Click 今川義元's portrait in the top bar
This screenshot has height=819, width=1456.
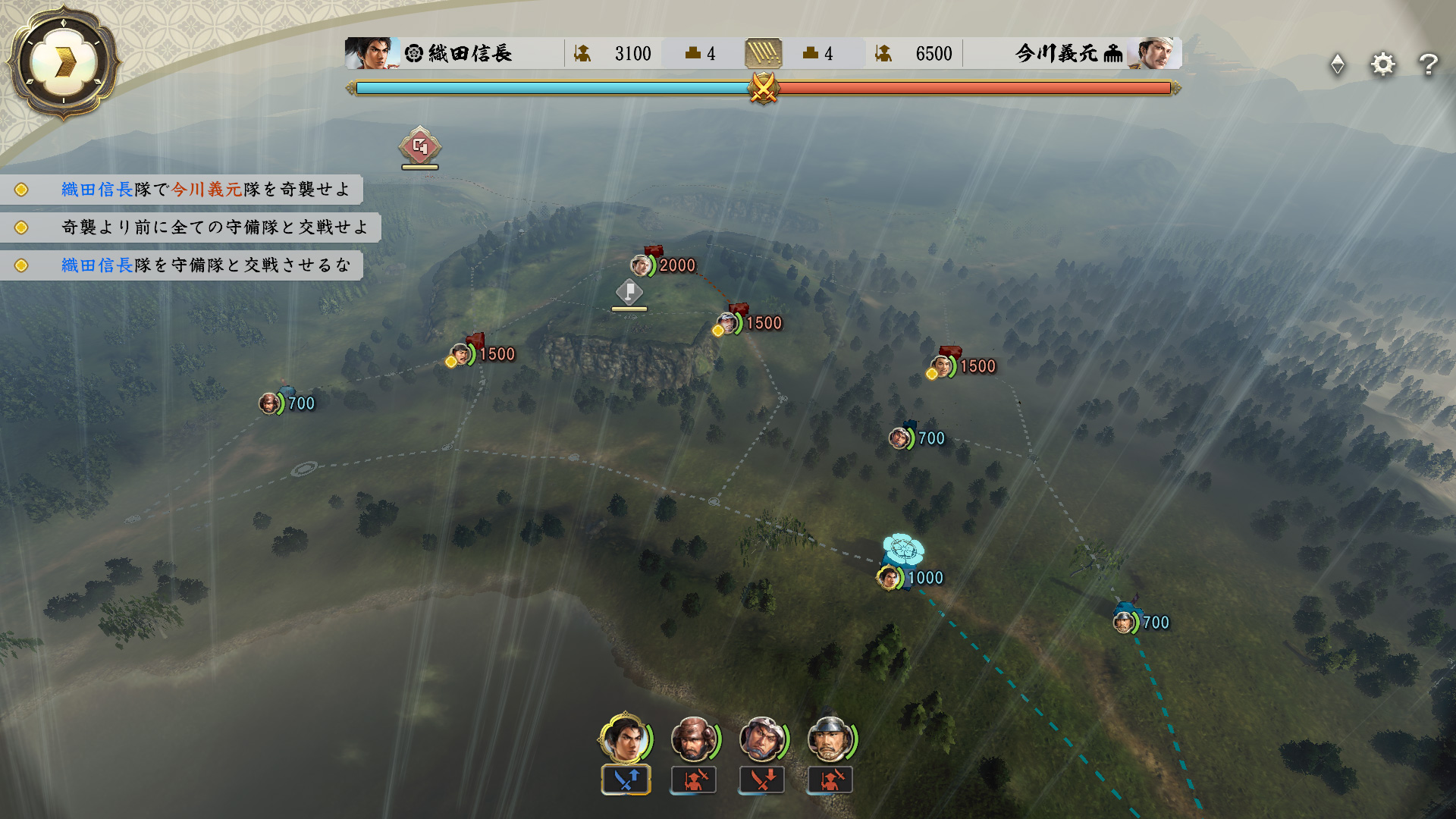point(1153,53)
